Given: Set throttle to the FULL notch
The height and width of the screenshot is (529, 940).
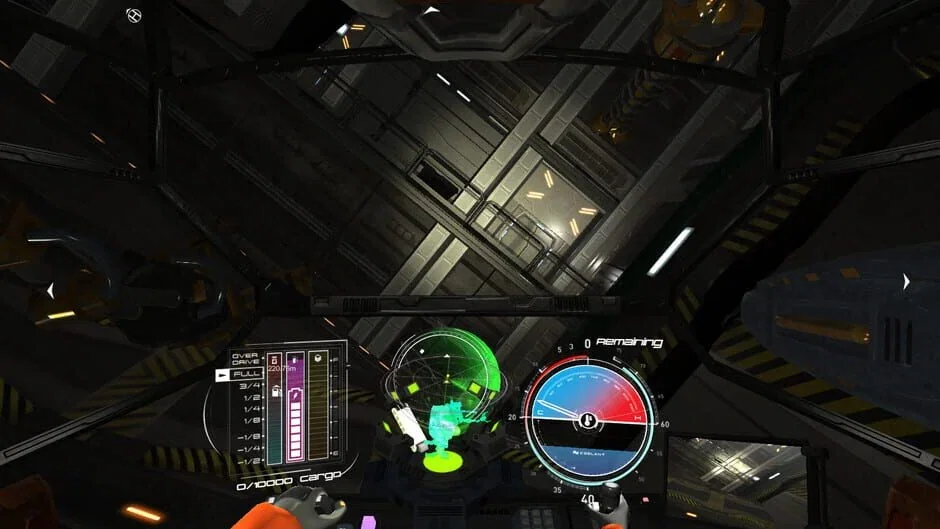Looking at the screenshot, I should 246,374.
